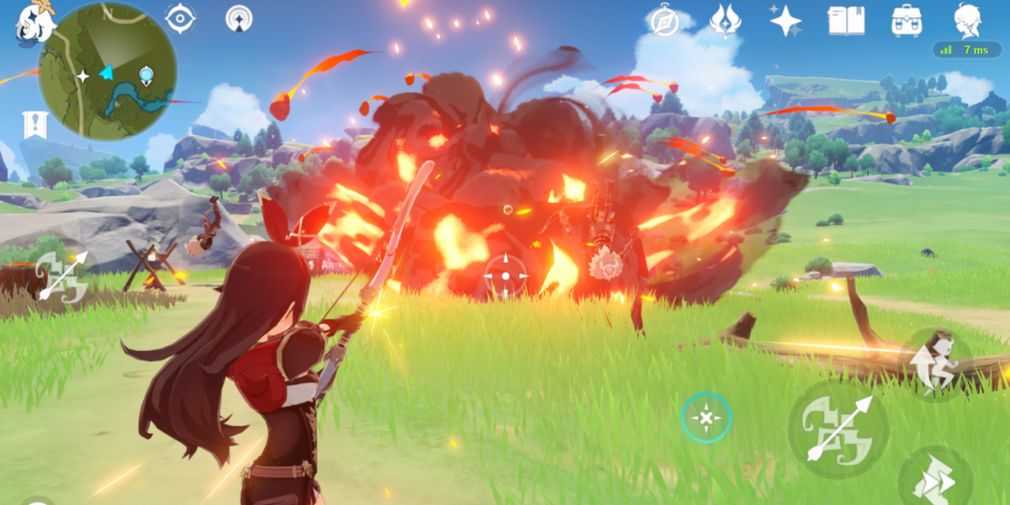
Task: Open the Adventurer Handbook book icon
Action: tap(845, 20)
